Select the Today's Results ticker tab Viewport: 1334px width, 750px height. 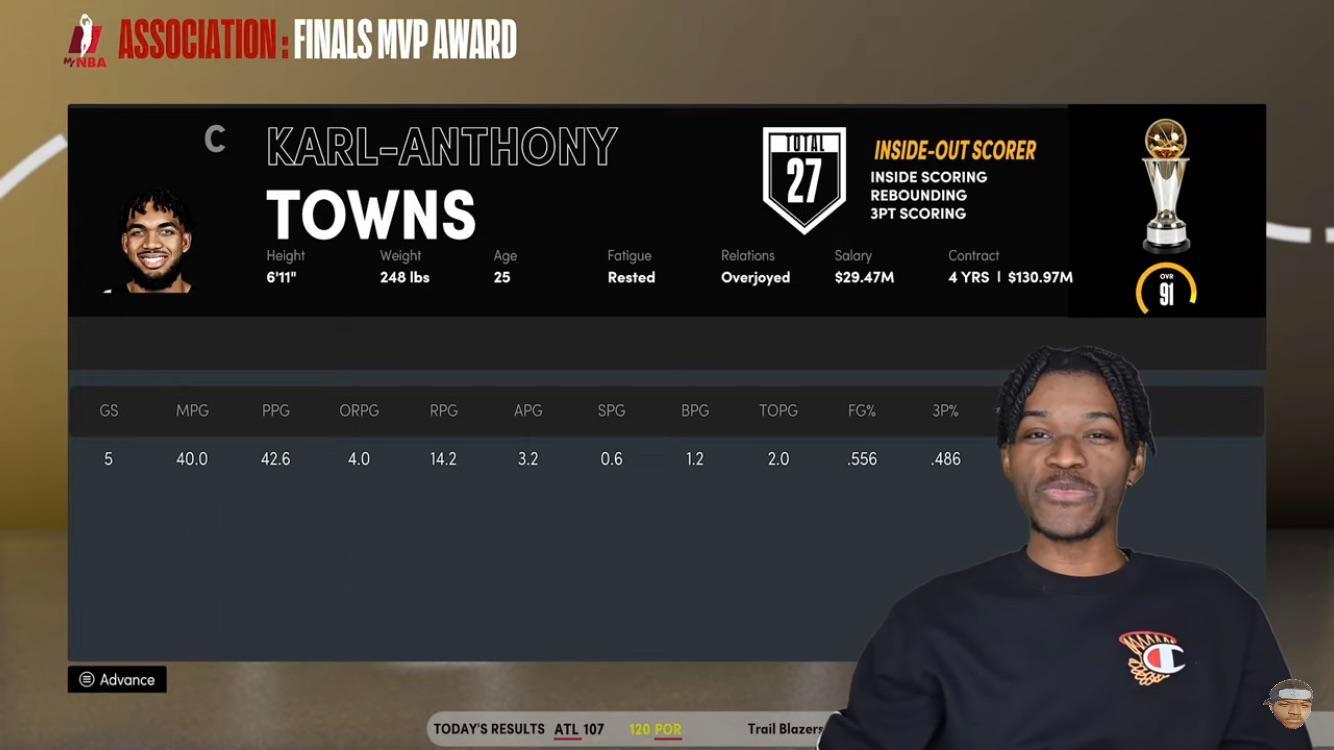(487, 729)
